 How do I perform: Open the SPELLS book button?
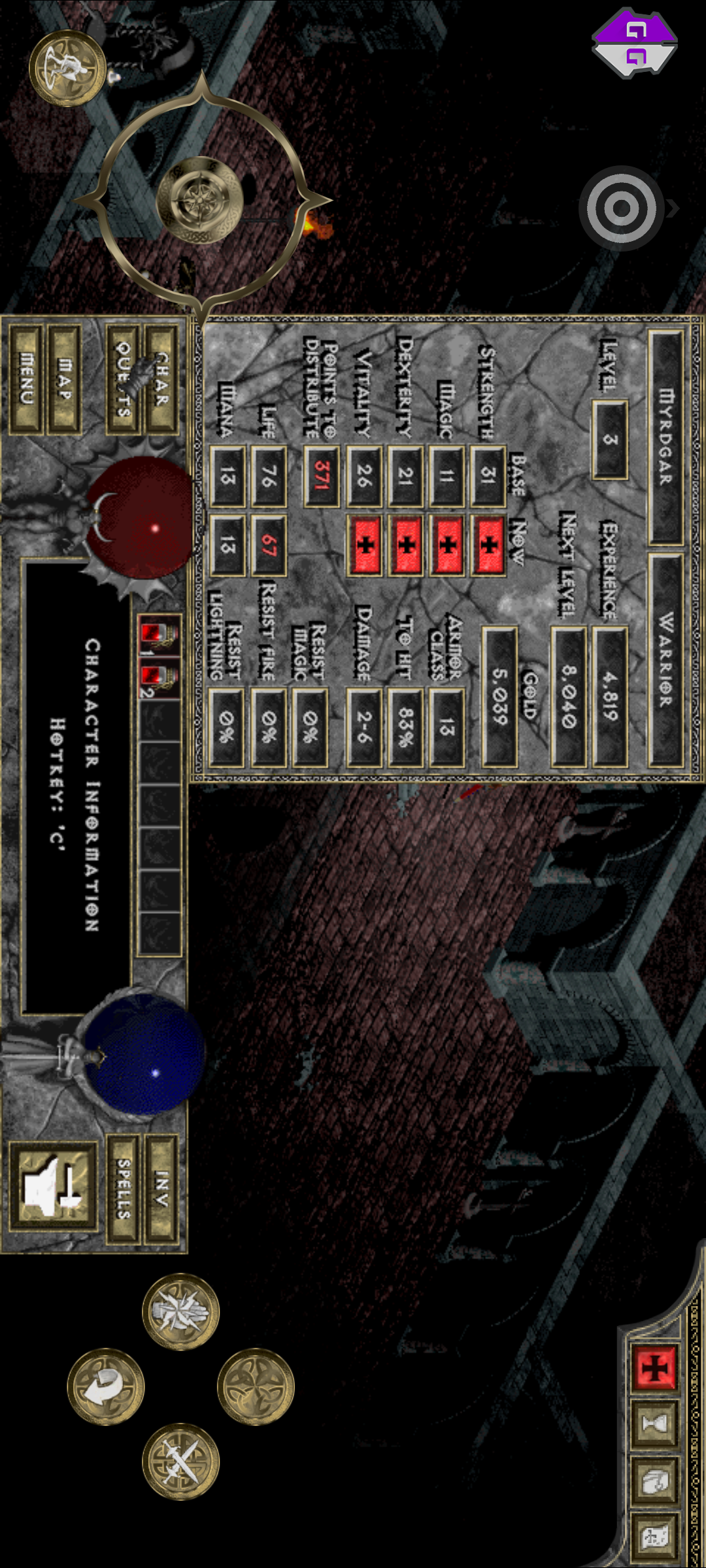click(x=123, y=1188)
